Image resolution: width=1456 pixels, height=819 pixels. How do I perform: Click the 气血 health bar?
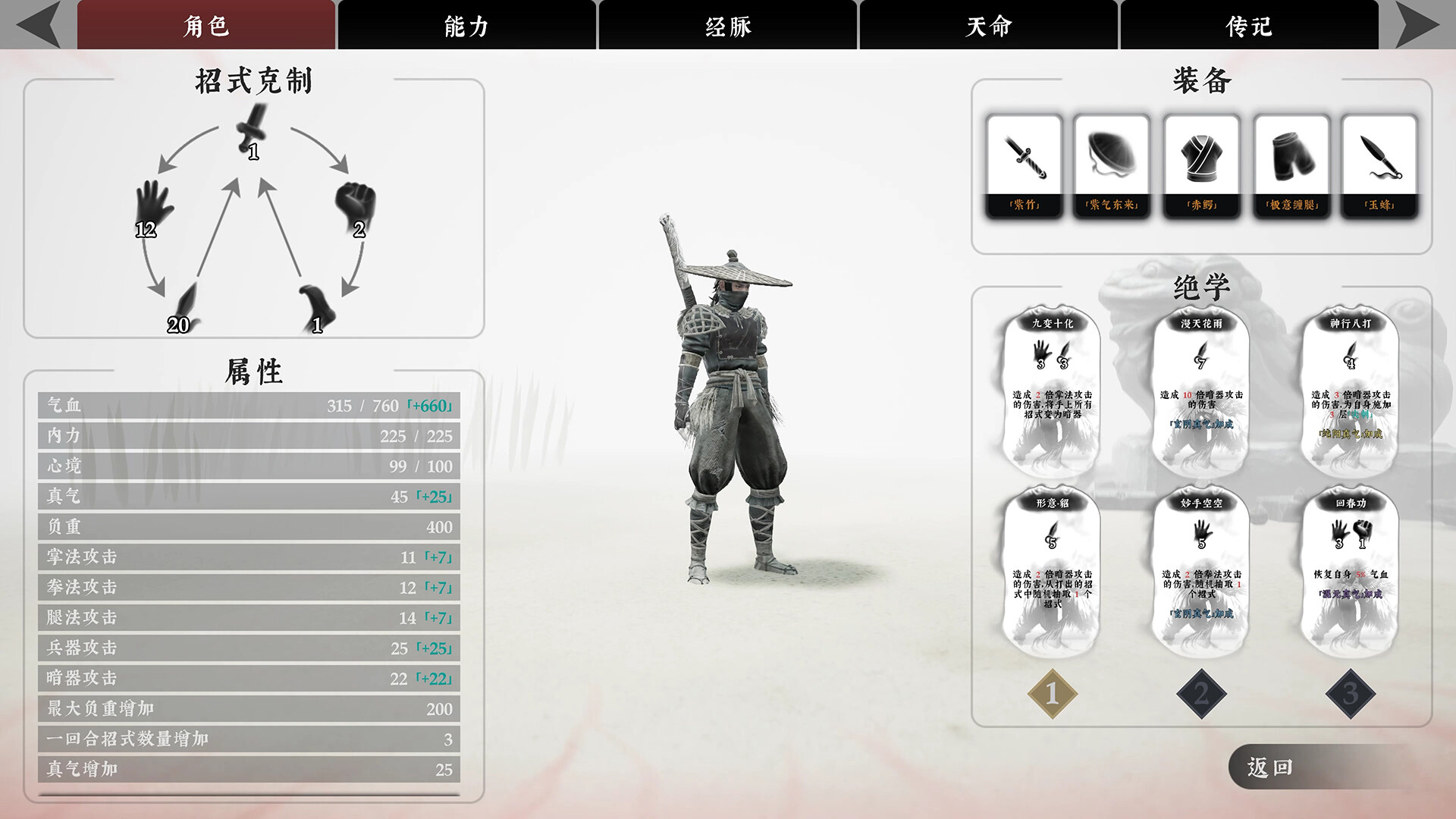click(x=250, y=406)
